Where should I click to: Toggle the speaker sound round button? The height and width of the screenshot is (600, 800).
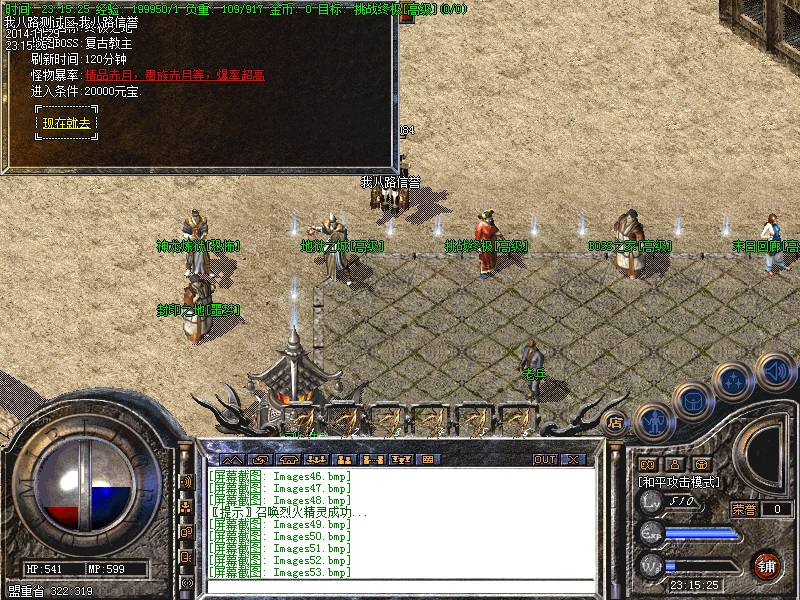coord(776,371)
